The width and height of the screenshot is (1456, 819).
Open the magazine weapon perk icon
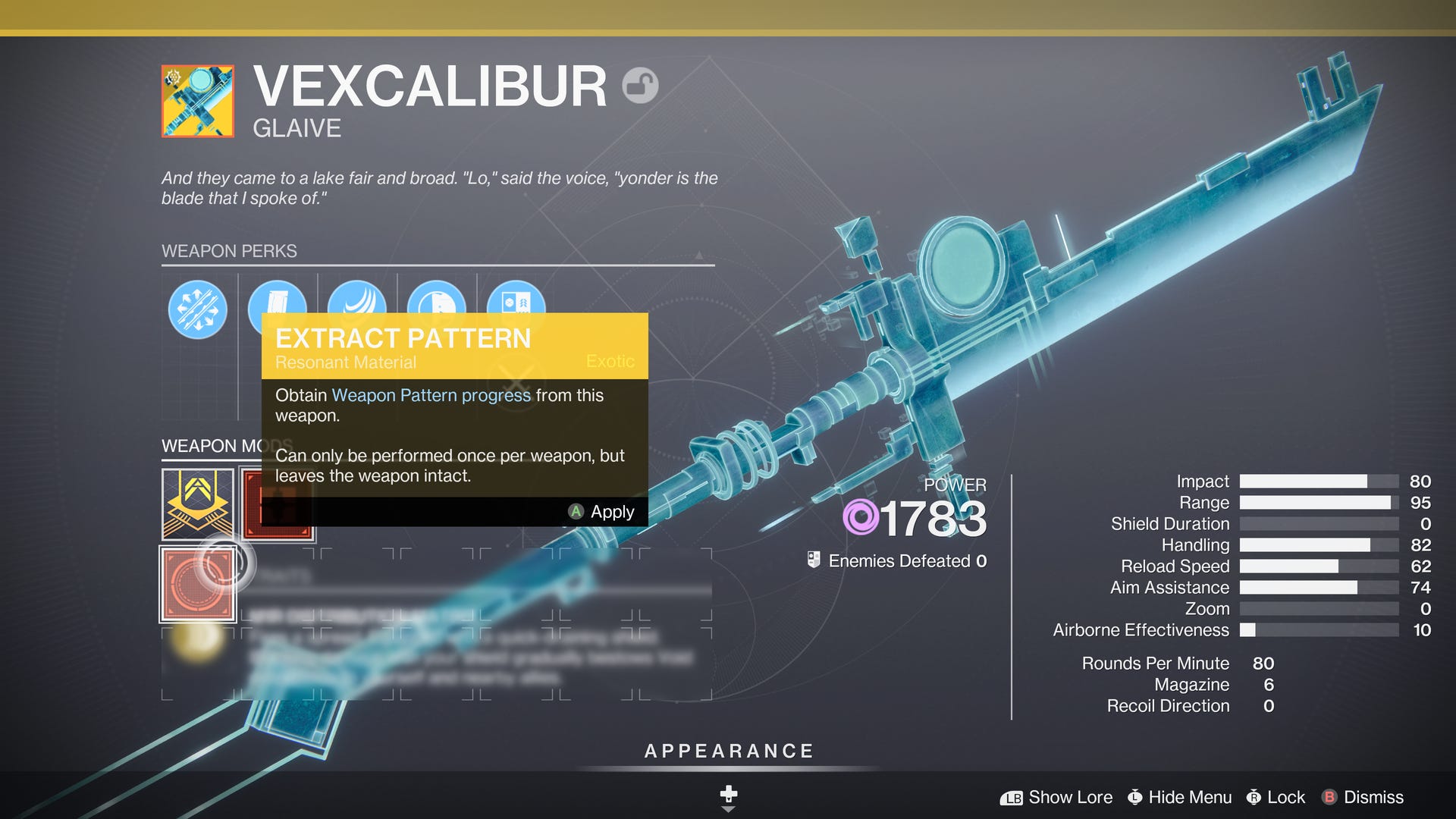coord(278,306)
